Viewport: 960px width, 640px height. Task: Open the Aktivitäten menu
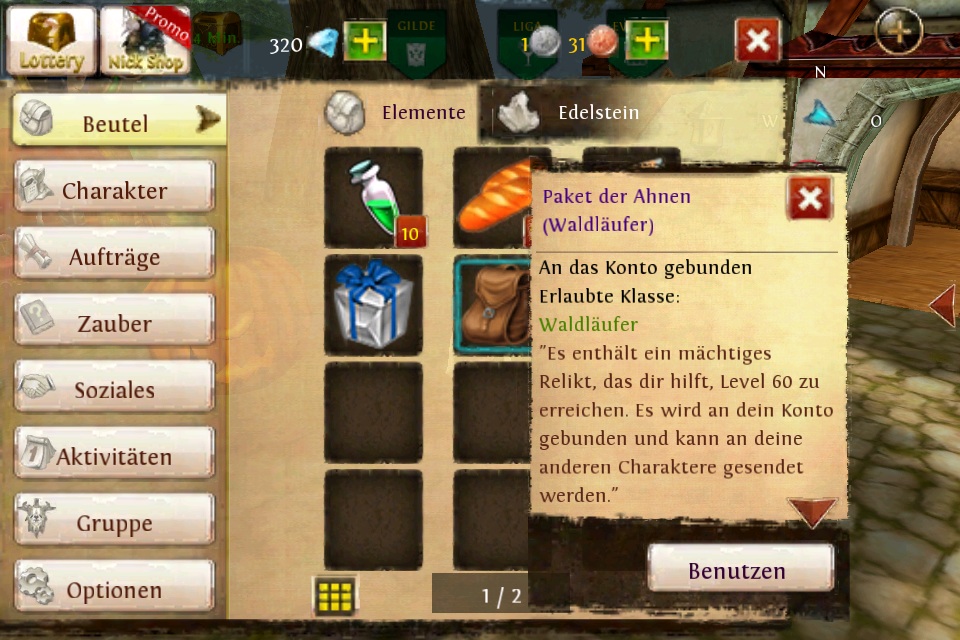pos(114,457)
